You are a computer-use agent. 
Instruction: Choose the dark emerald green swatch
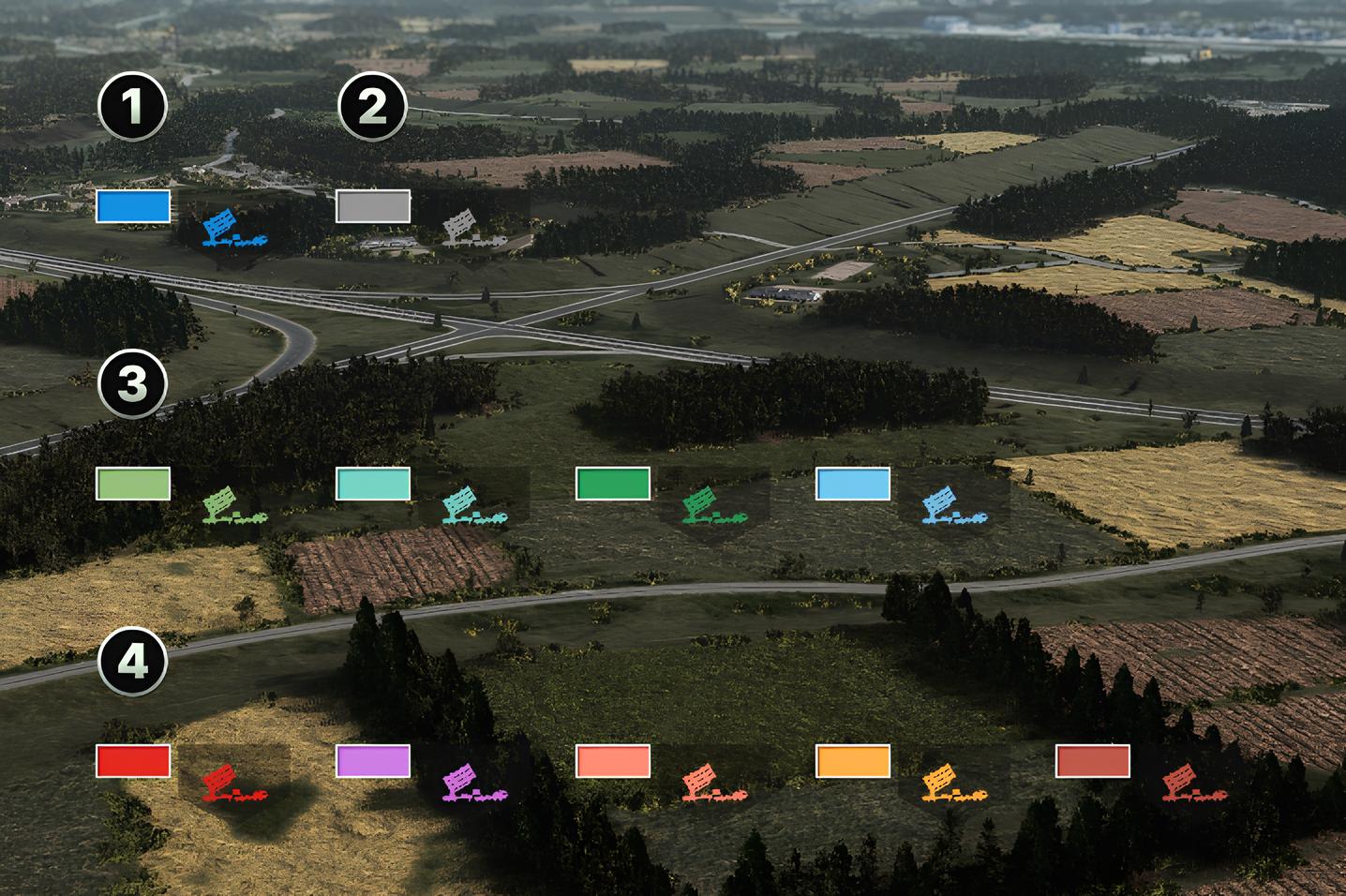pos(613,484)
